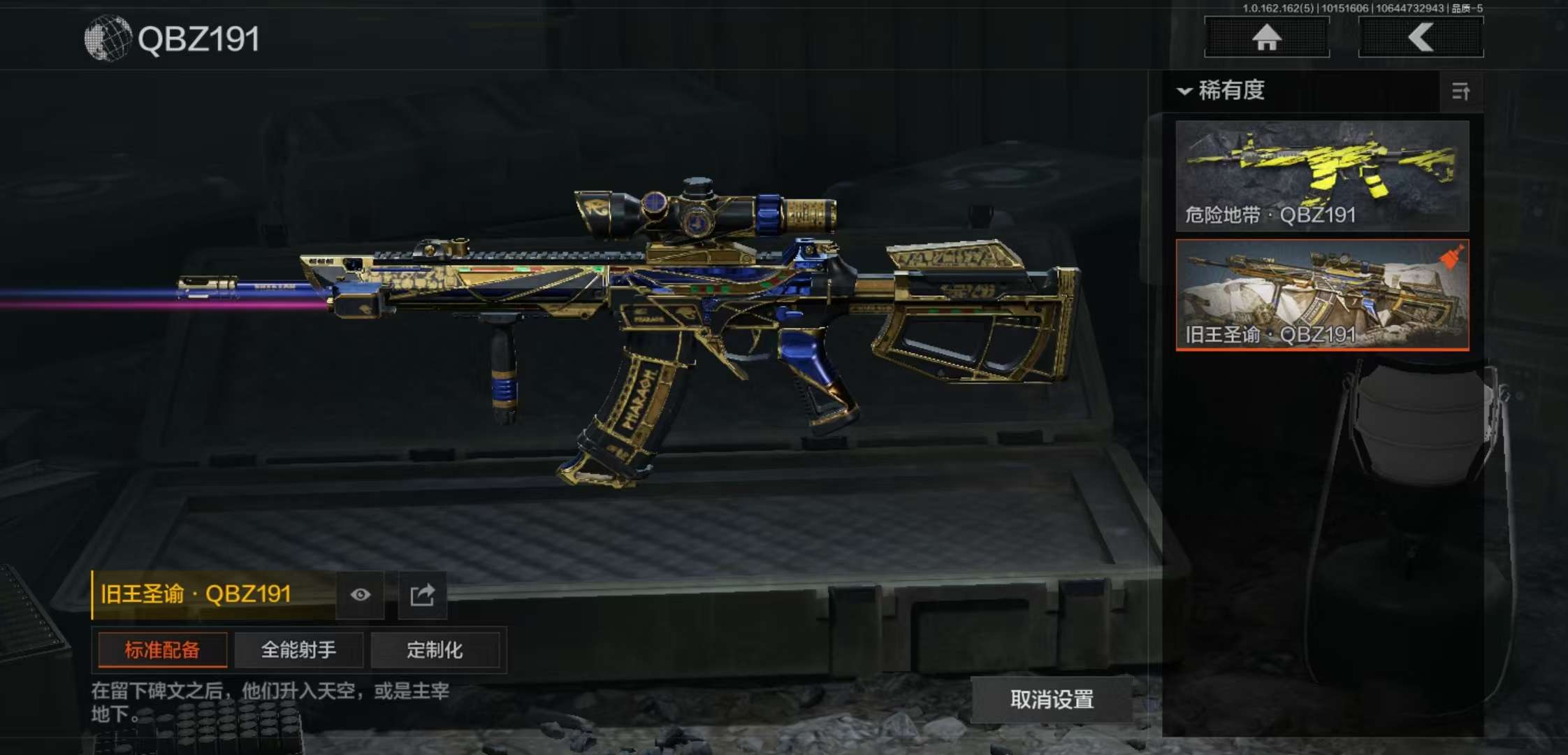The width and height of the screenshot is (1568, 755).
Task: Toggle the eye preview icon
Action: [360, 595]
